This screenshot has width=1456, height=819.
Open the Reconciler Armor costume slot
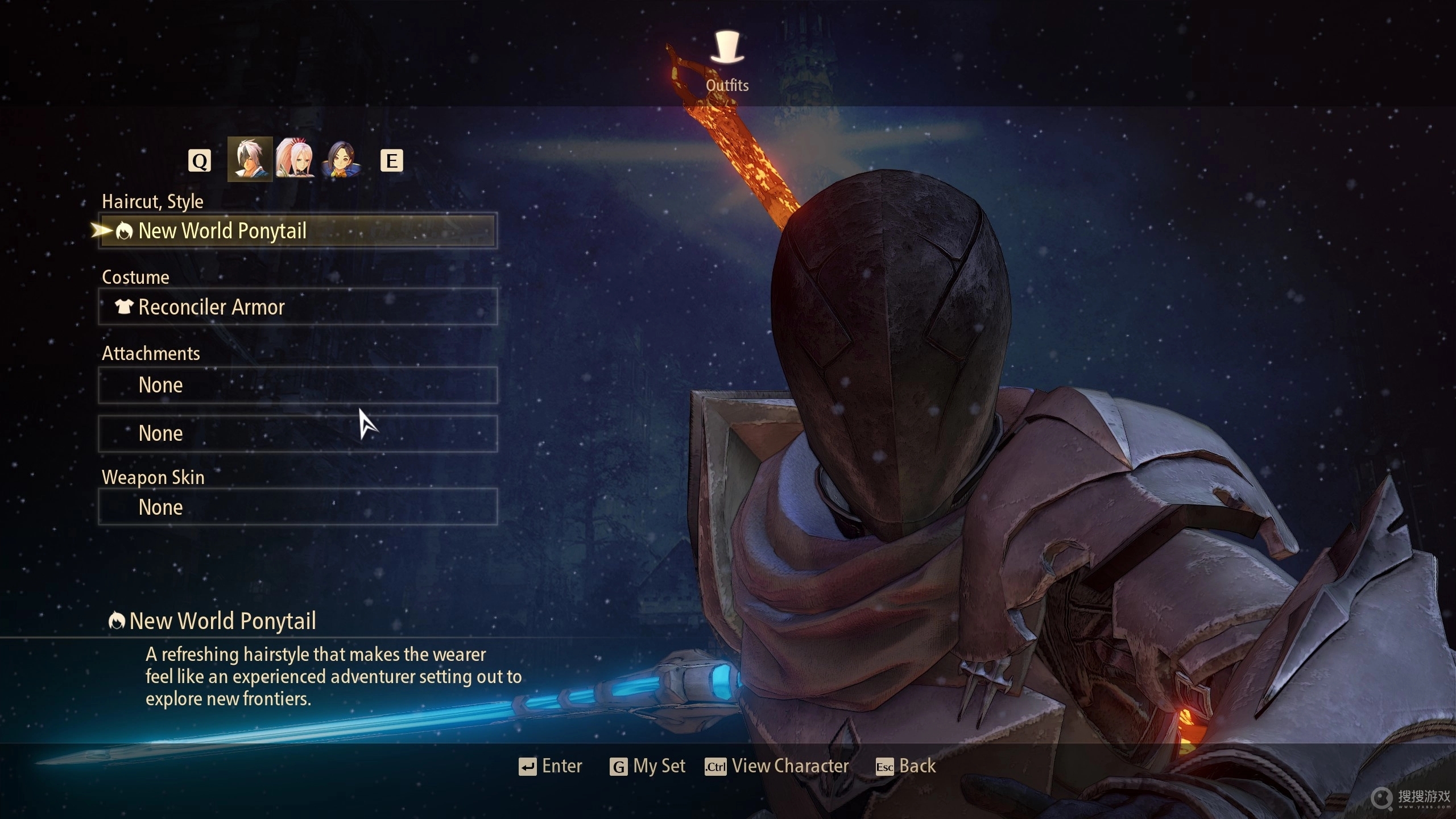(x=297, y=307)
